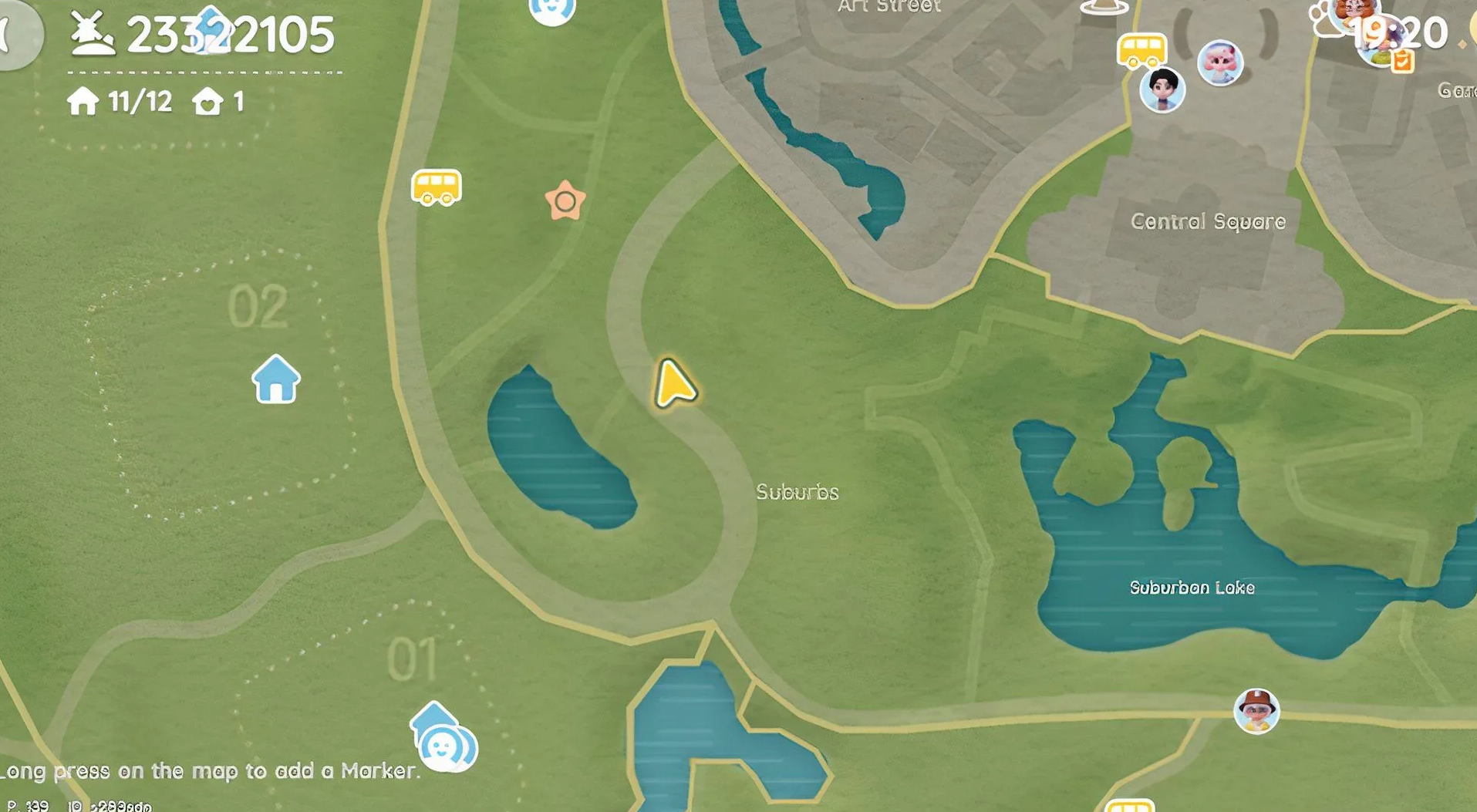Select the pink-haired character portrait marker
This screenshot has height=812, width=1477.
[x=1220, y=62]
